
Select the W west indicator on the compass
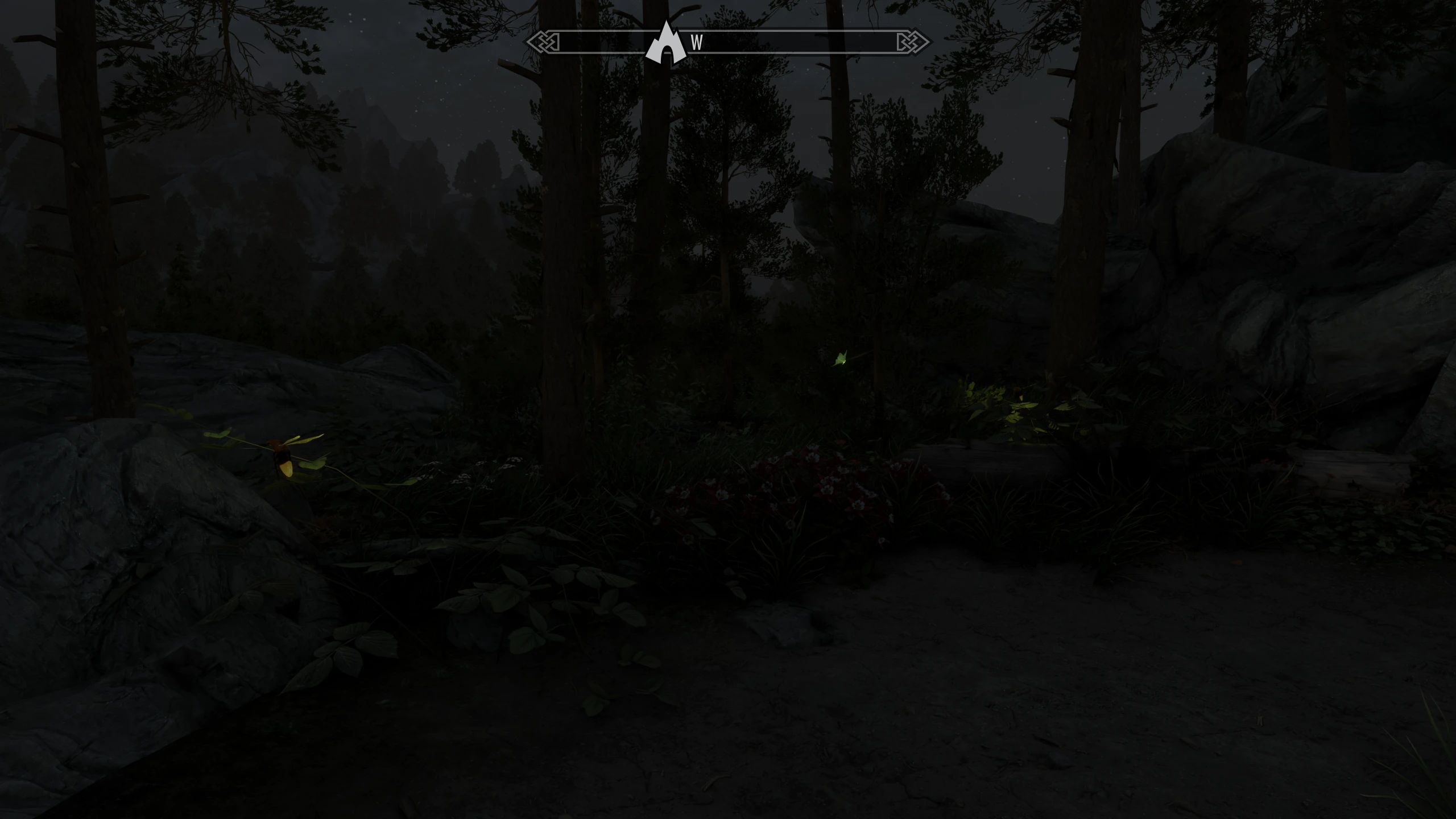coord(696,43)
